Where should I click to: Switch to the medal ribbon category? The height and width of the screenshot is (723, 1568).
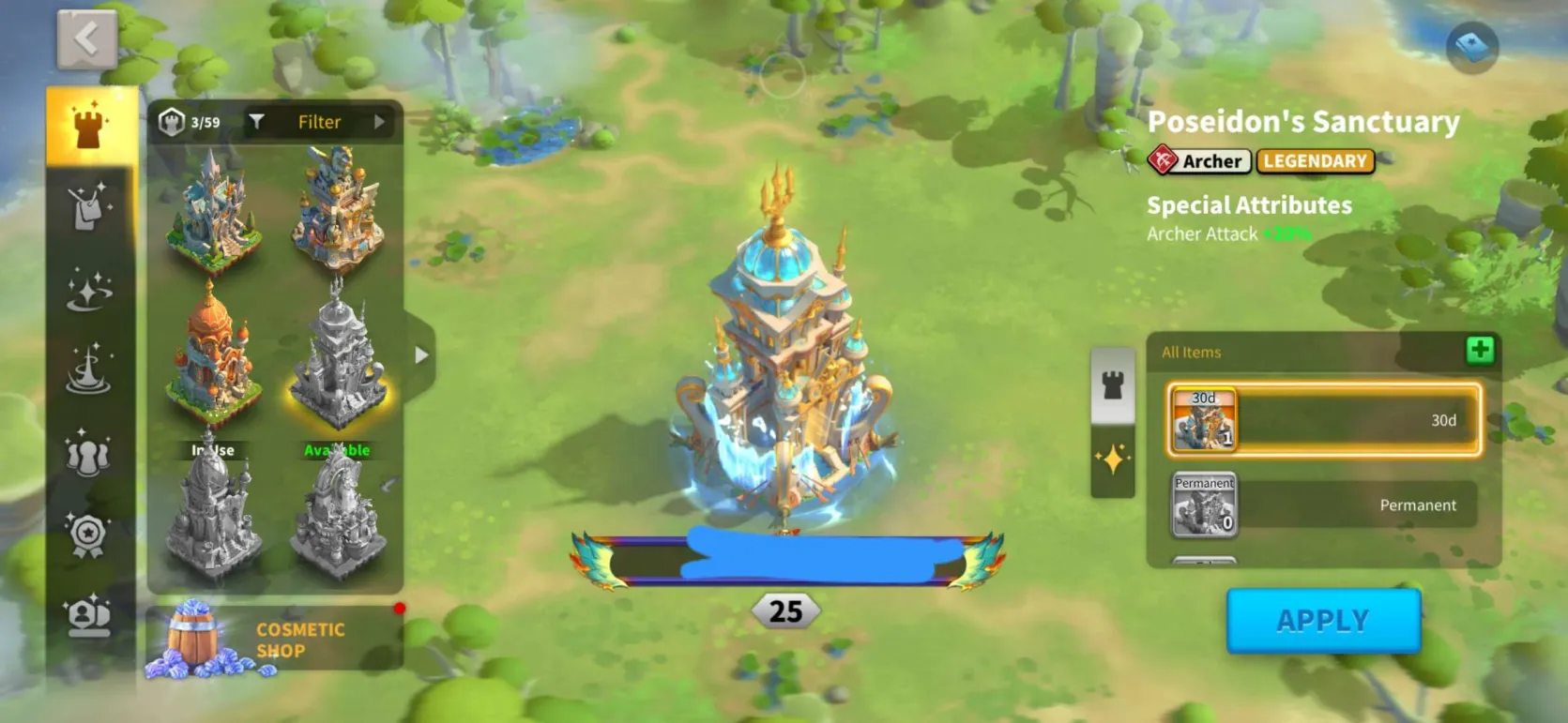tap(89, 535)
